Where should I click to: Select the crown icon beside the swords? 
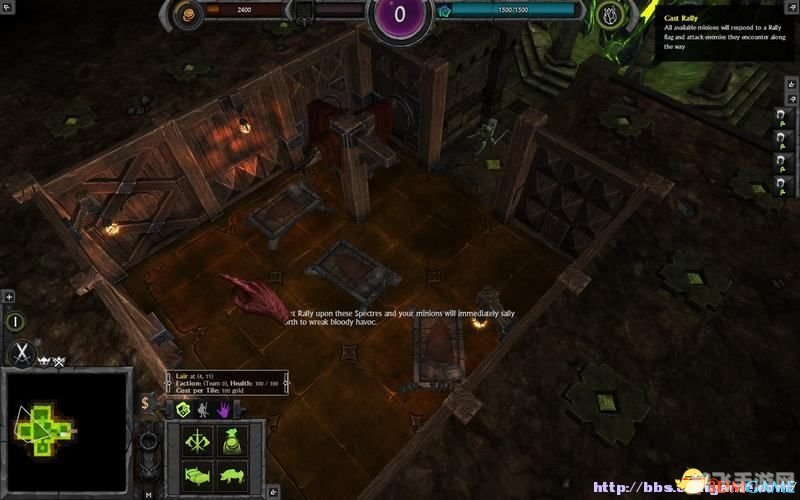pos(45,359)
